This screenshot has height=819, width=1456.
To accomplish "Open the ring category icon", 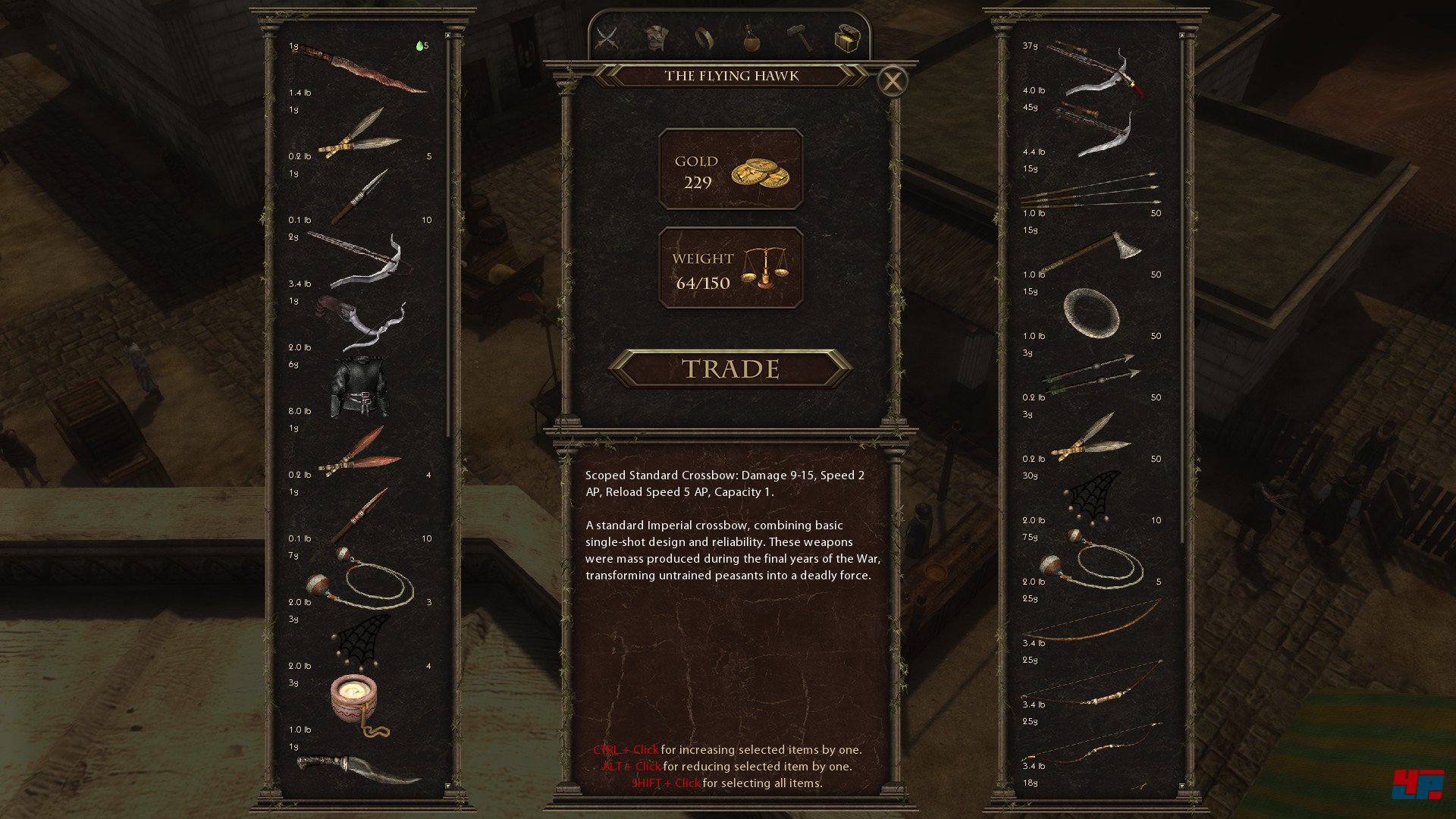I will tap(705, 36).
